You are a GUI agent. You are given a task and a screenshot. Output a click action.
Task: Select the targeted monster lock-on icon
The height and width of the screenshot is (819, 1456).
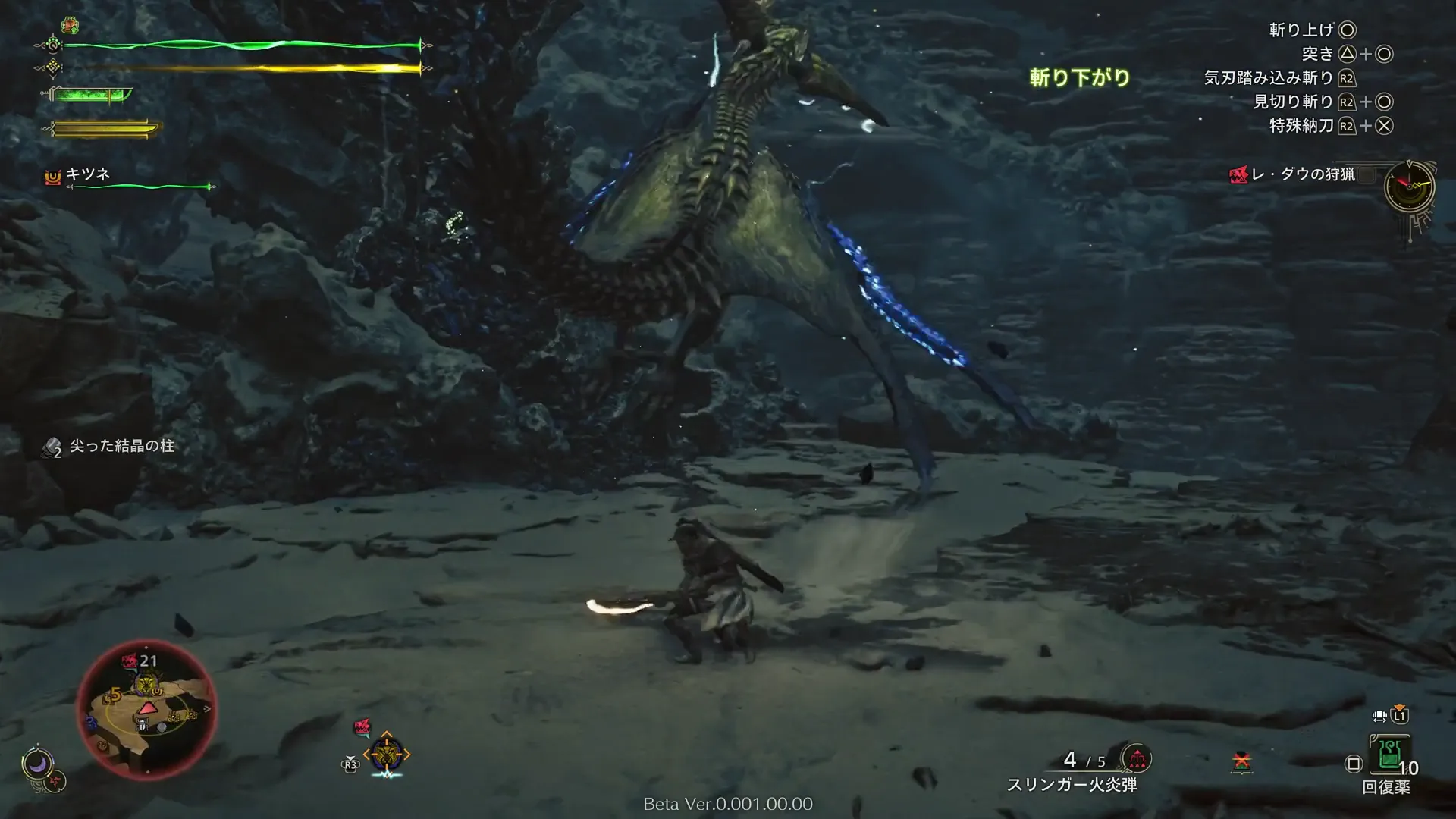pyautogui.click(x=387, y=754)
